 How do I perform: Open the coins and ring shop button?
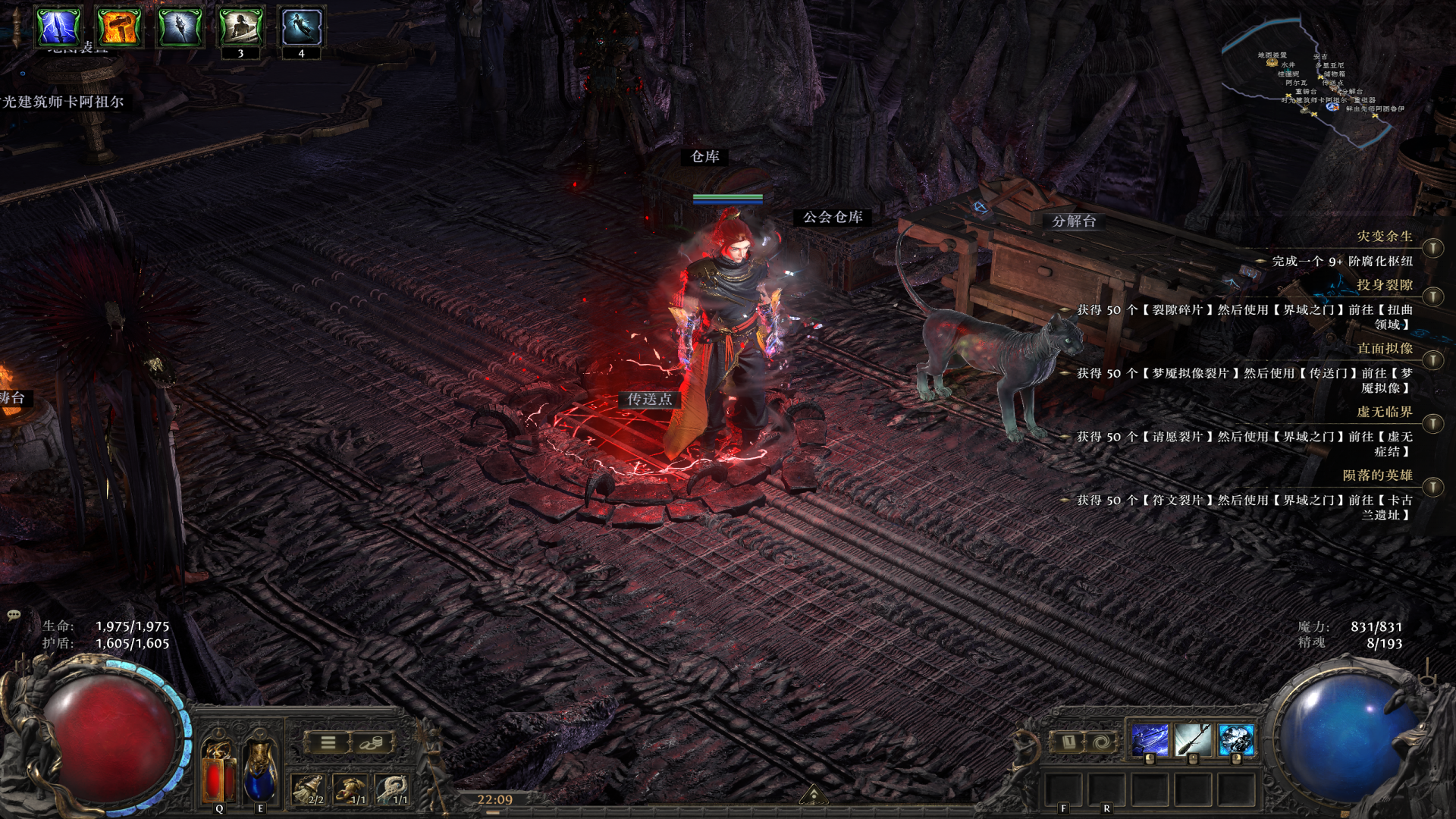pyautogui.click(x=372, y=742)
